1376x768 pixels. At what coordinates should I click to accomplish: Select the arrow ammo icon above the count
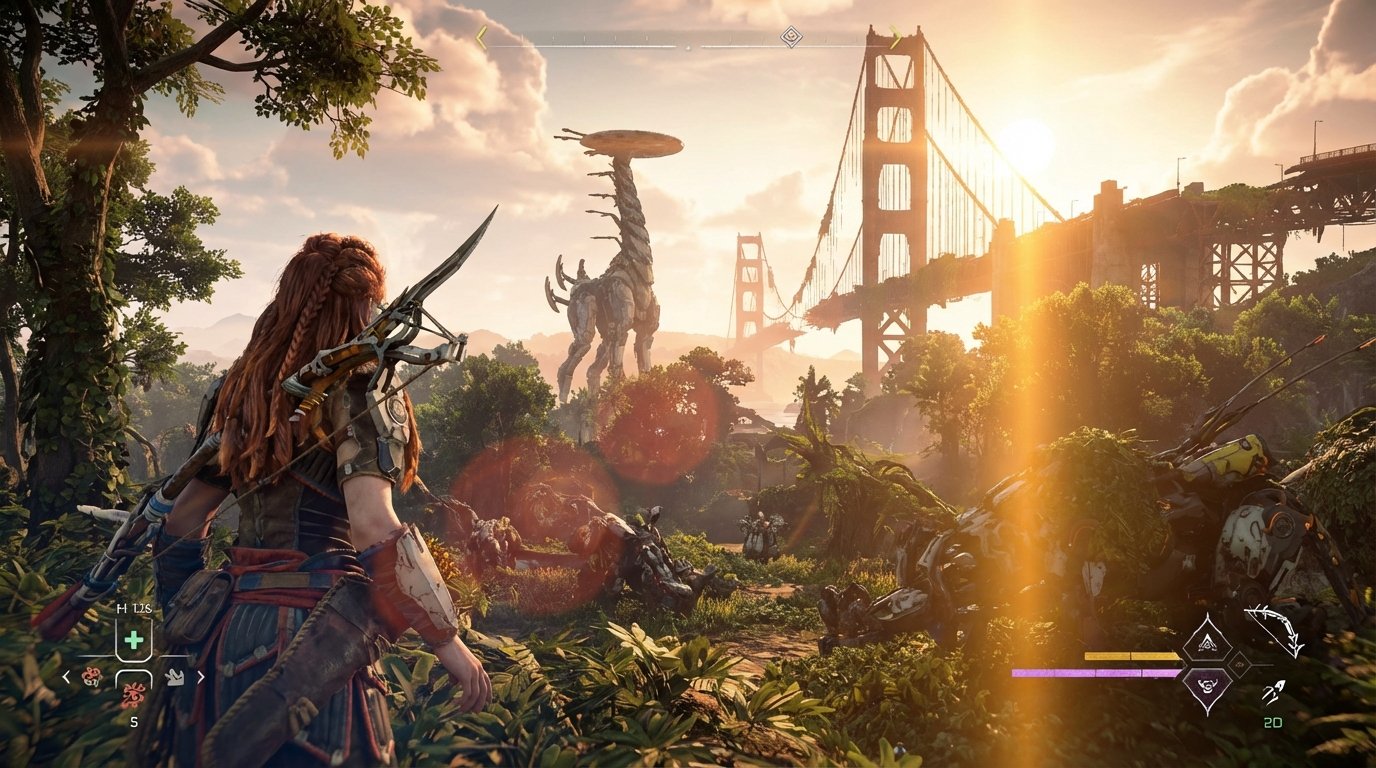tap(1273, 692)
